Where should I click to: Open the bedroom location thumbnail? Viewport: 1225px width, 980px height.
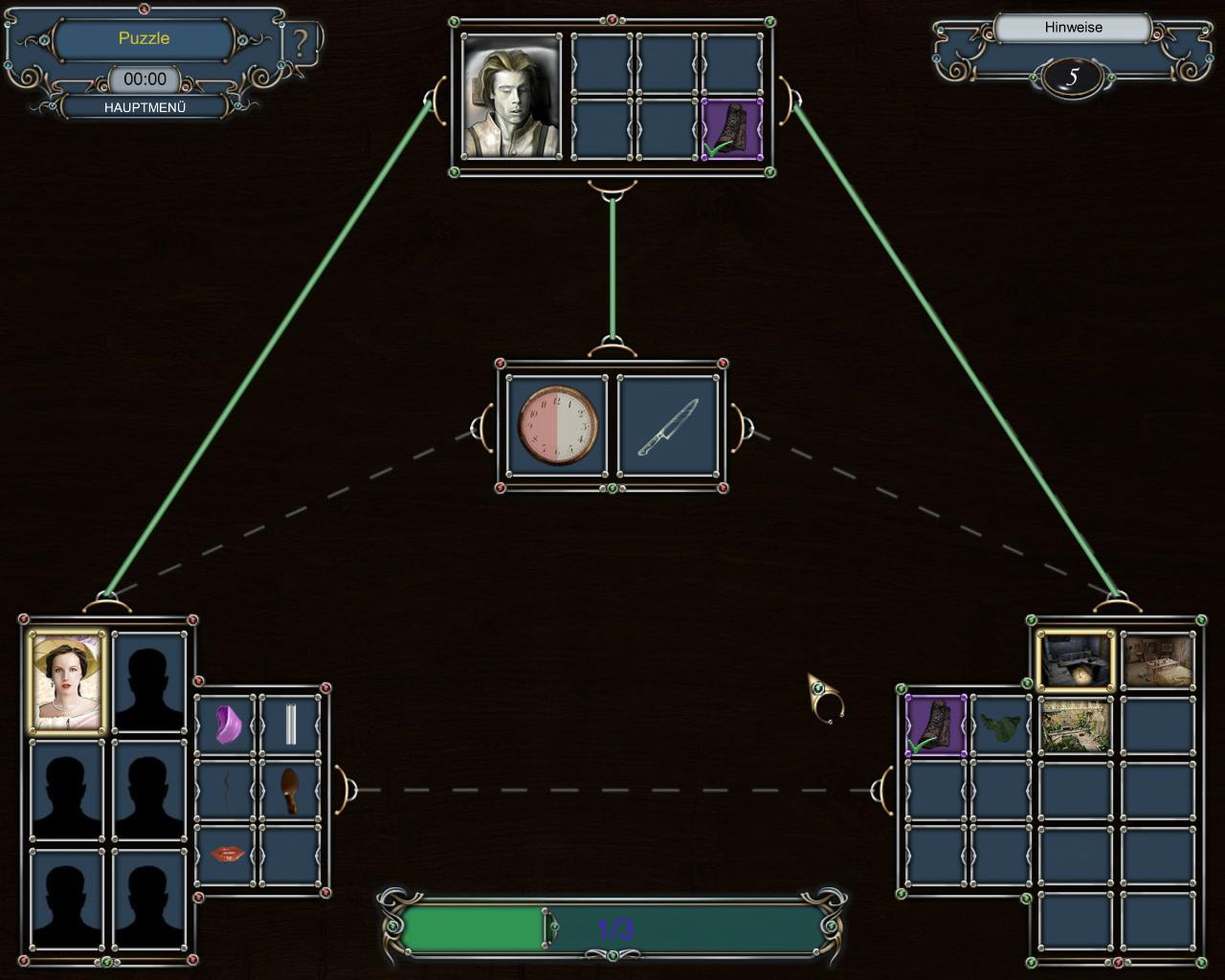click(1157, 660)
